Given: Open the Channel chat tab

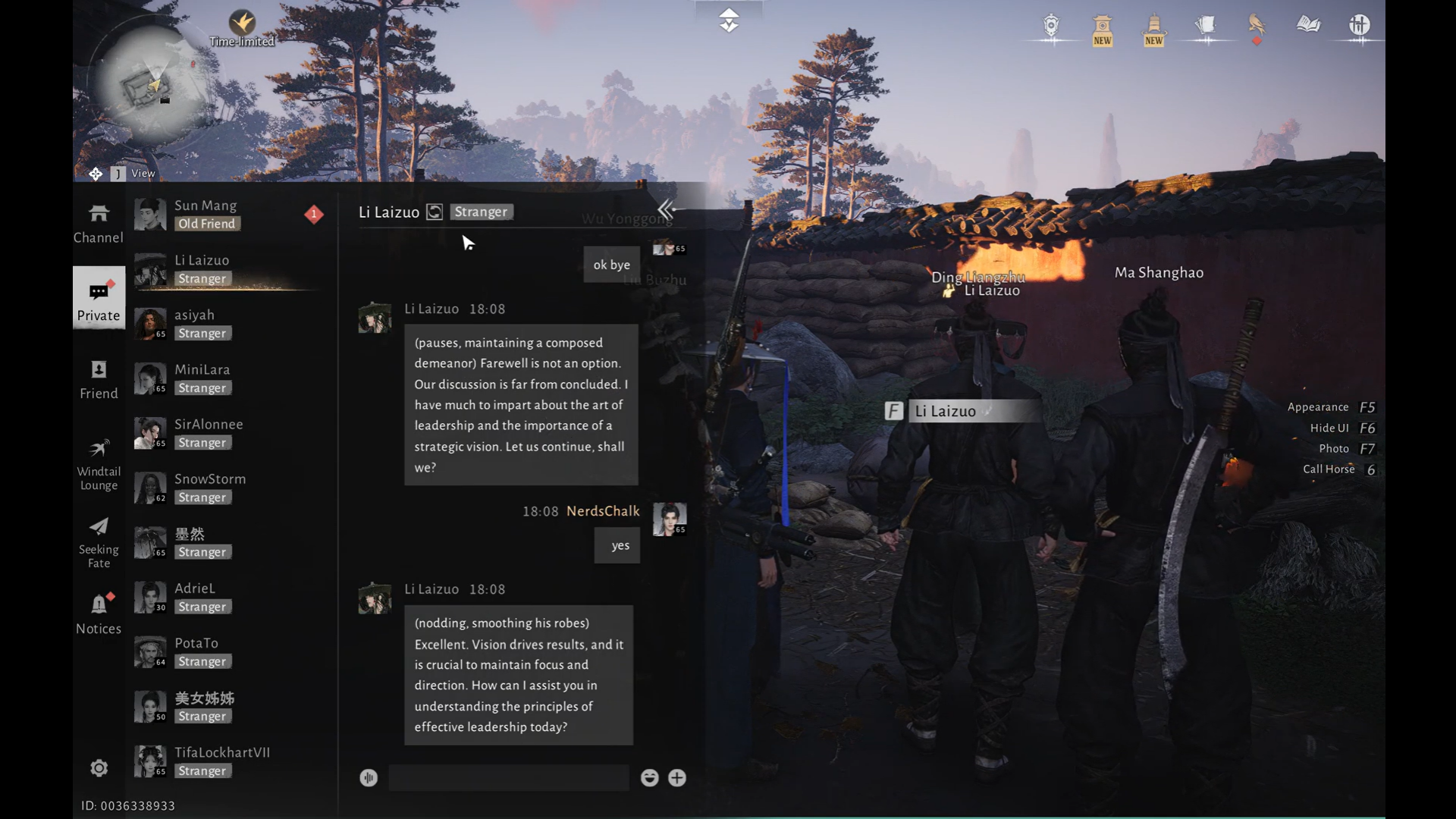Looking at the screenshot, I should click(x=99, y=223).
